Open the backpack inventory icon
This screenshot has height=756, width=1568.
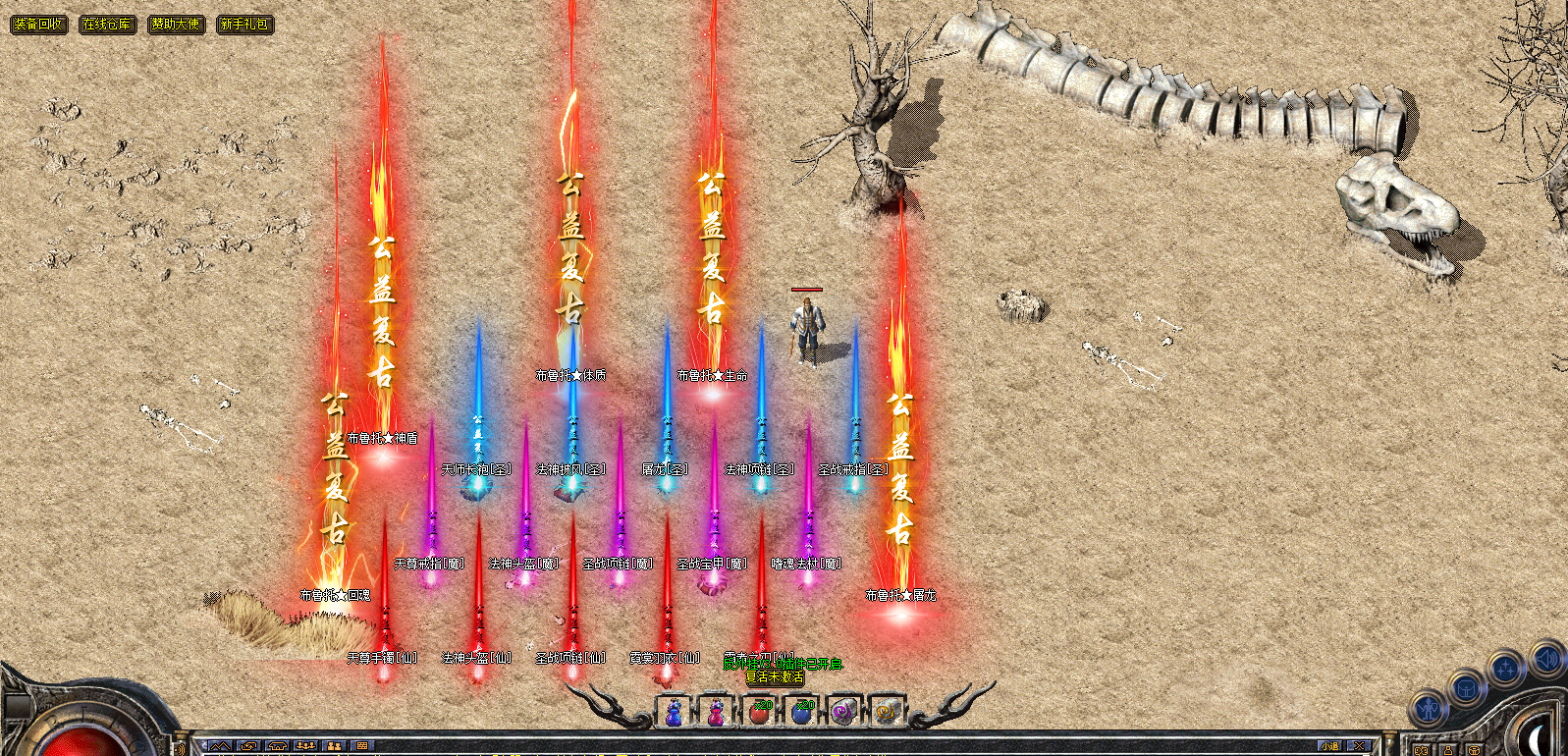1466,688
